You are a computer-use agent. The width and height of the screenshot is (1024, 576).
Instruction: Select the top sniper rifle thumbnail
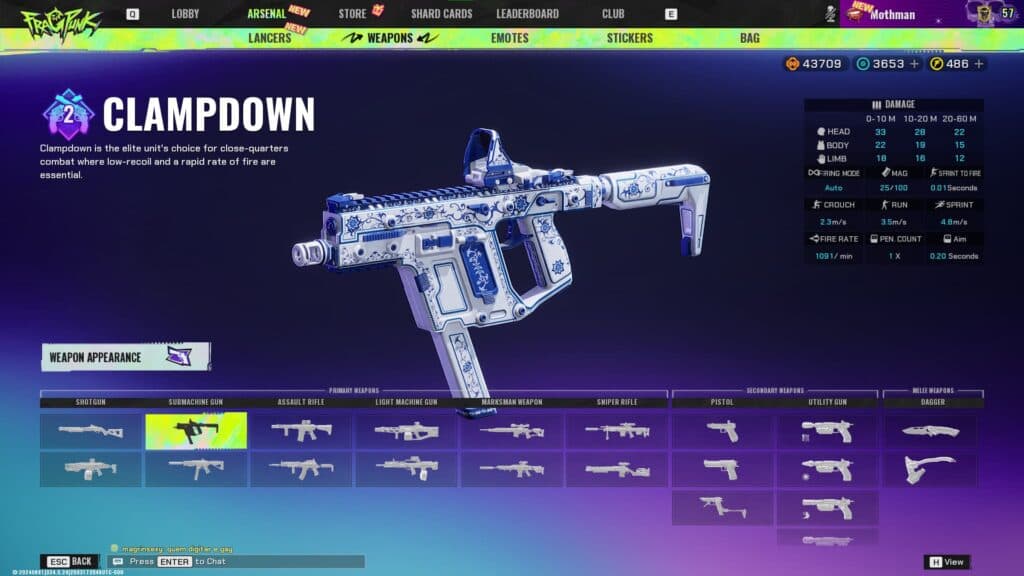point(617,431)
